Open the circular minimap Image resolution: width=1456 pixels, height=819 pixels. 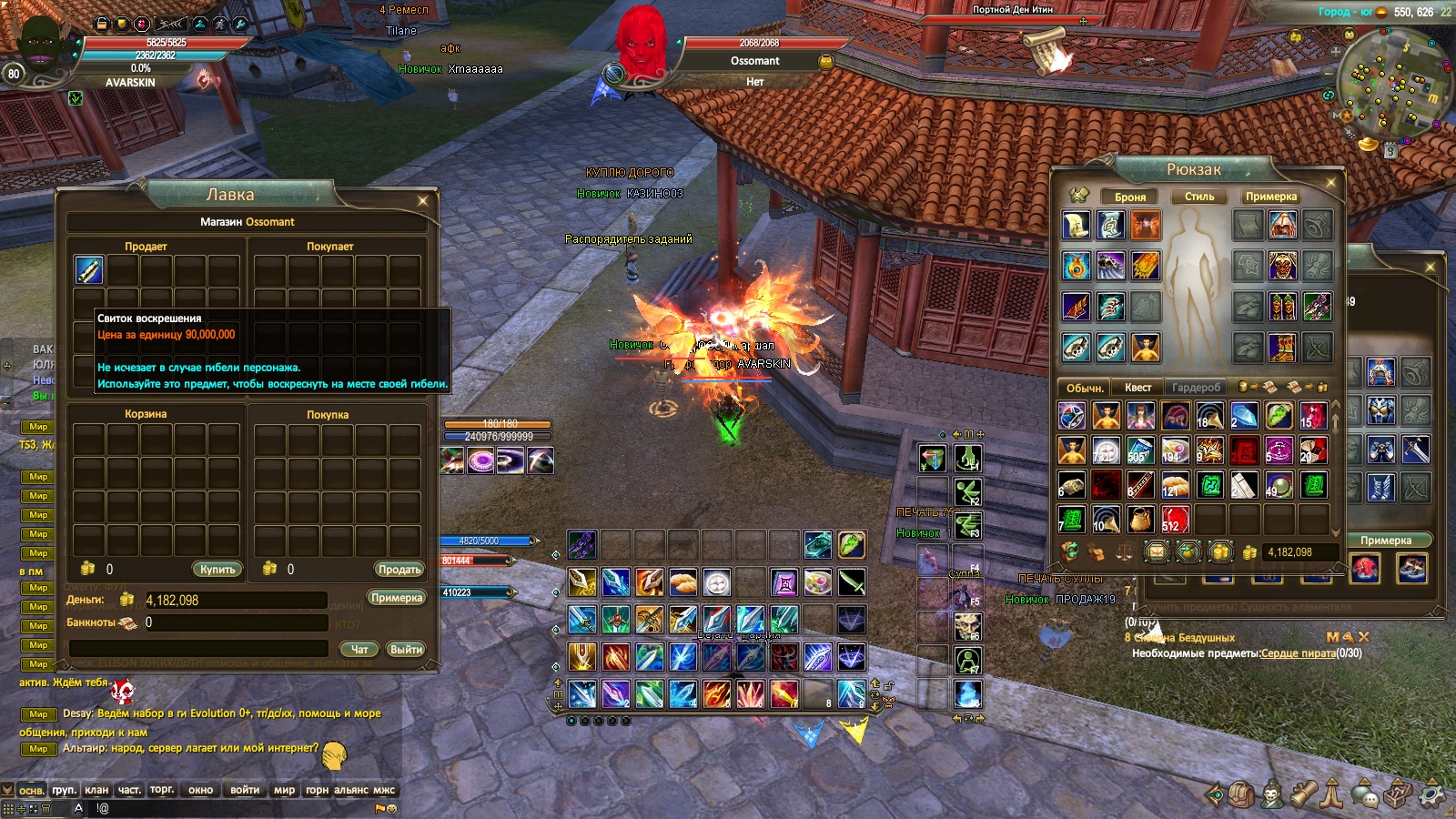(1392, 82)
